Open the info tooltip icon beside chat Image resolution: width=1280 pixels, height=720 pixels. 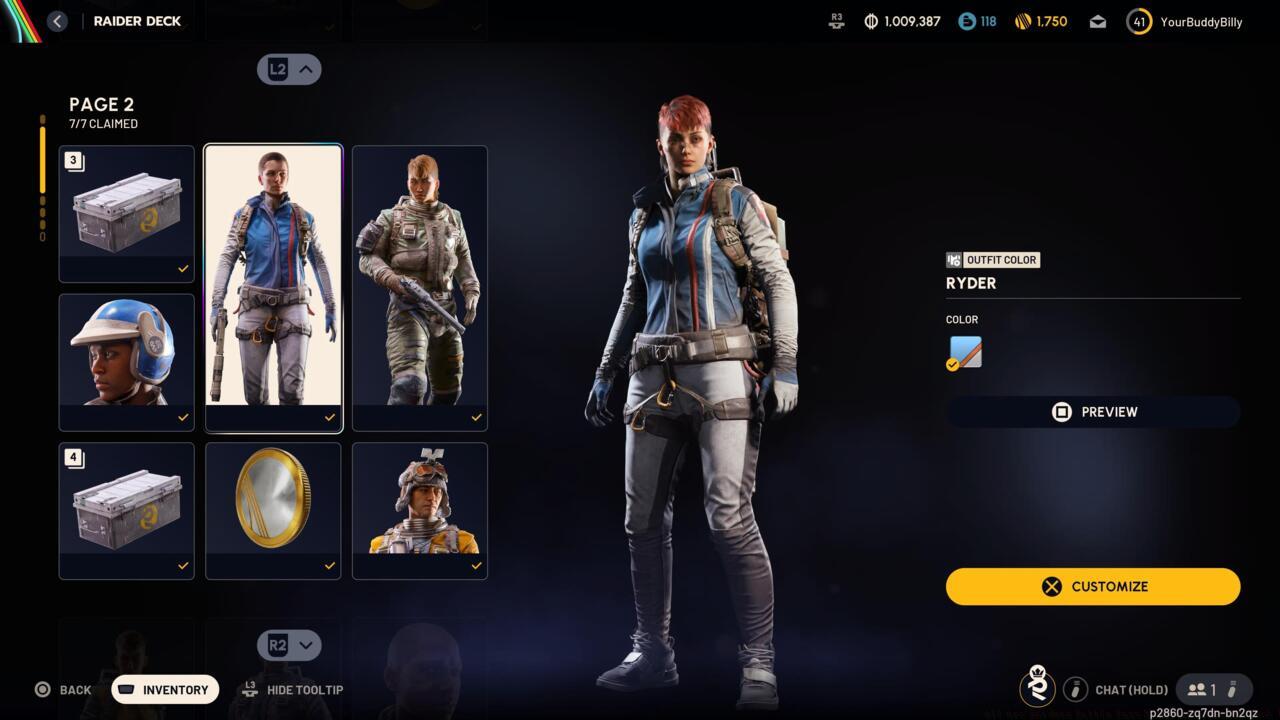(x=1076, y=689)
